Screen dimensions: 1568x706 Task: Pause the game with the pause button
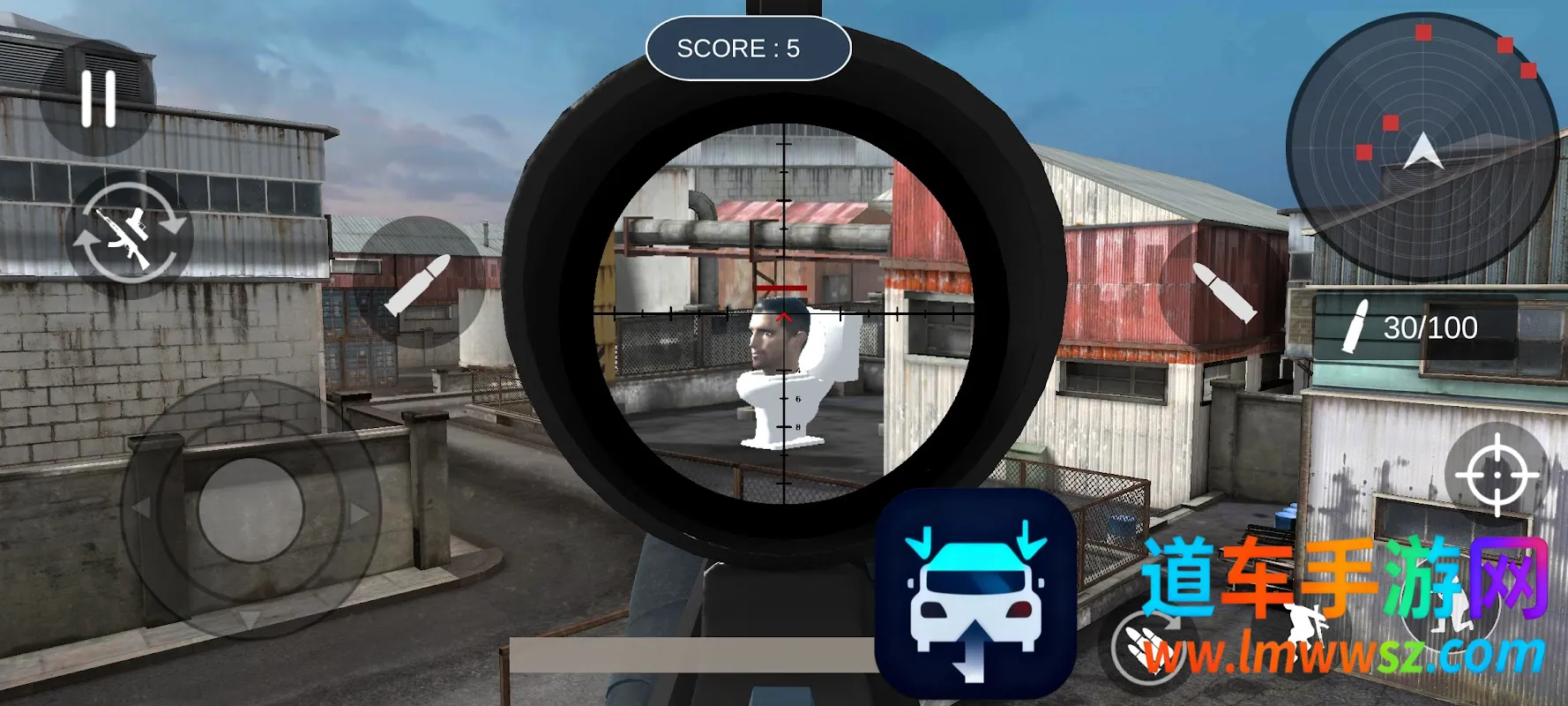click(98, 99)
